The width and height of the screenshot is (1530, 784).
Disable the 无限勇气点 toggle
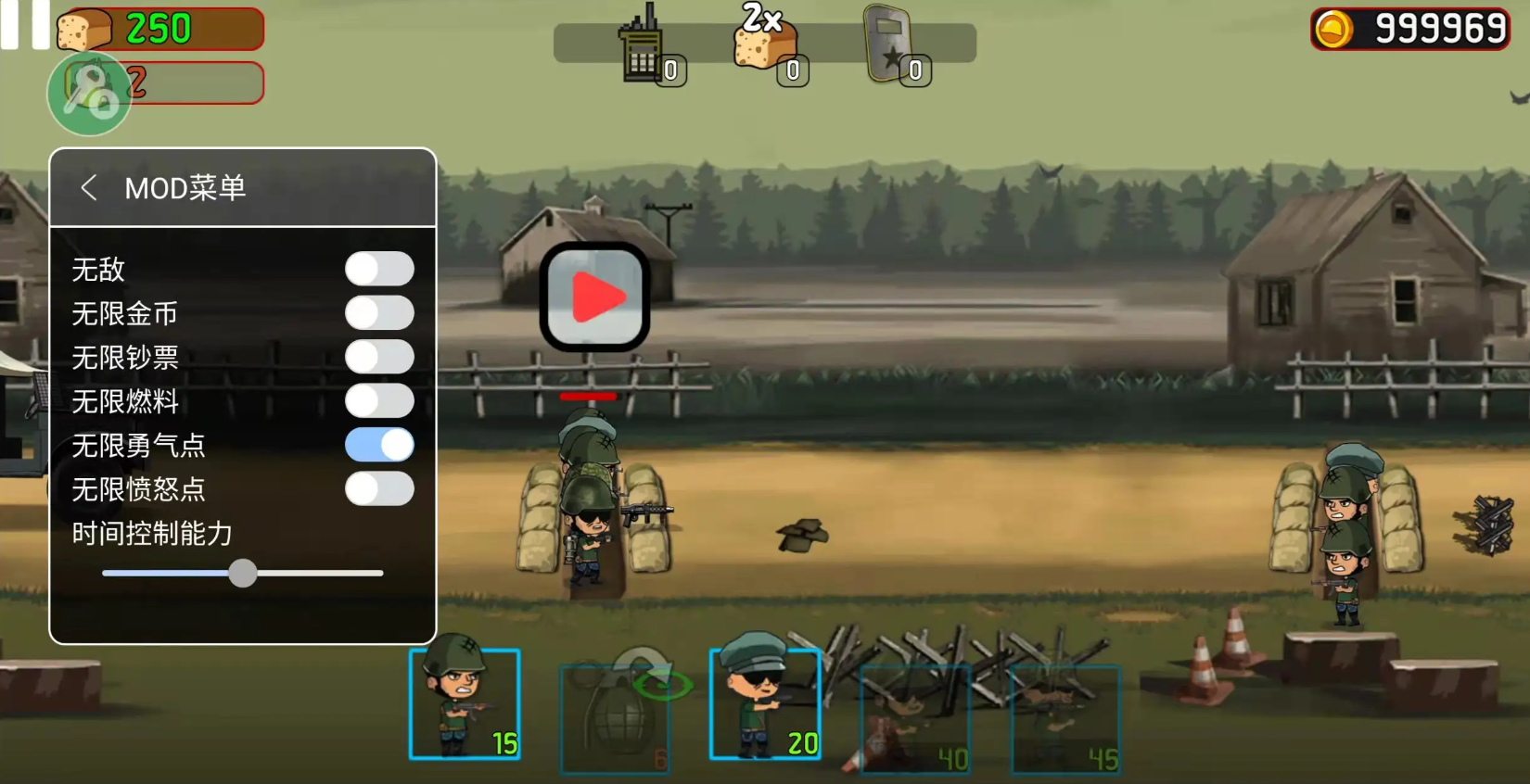tap(379, 445)
